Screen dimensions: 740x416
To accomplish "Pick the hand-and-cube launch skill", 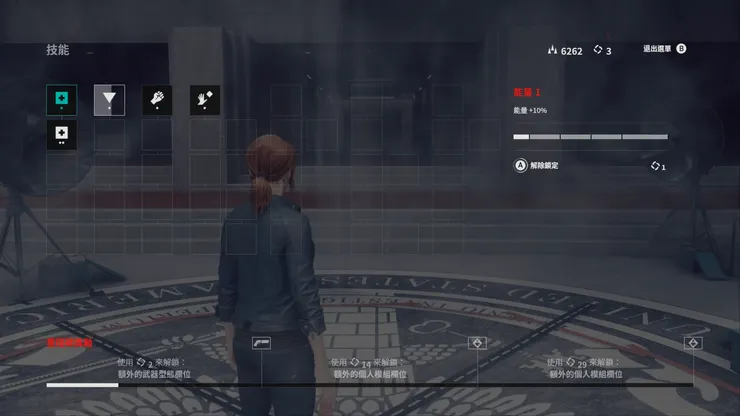I will pos(205,99).
